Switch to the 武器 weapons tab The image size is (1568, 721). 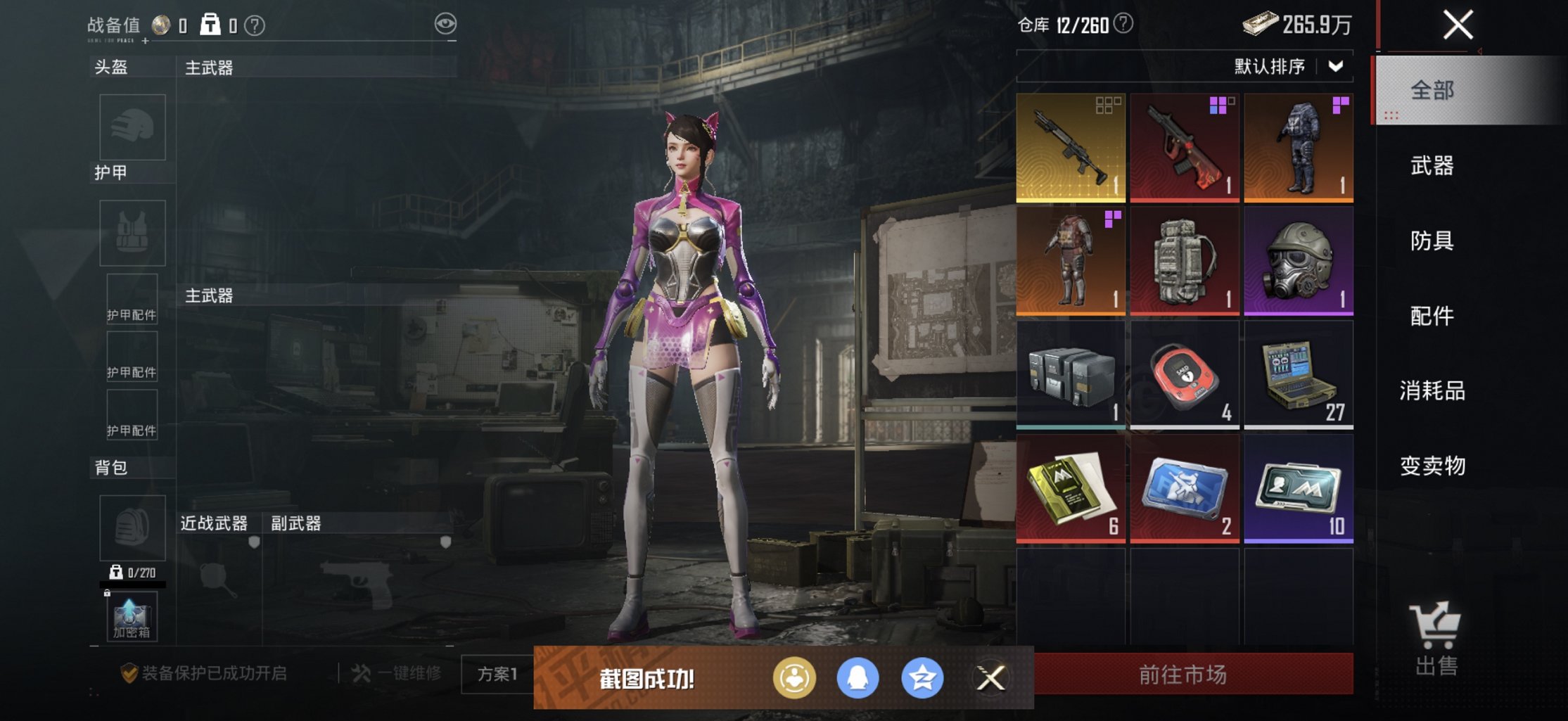coord(1432,165)
